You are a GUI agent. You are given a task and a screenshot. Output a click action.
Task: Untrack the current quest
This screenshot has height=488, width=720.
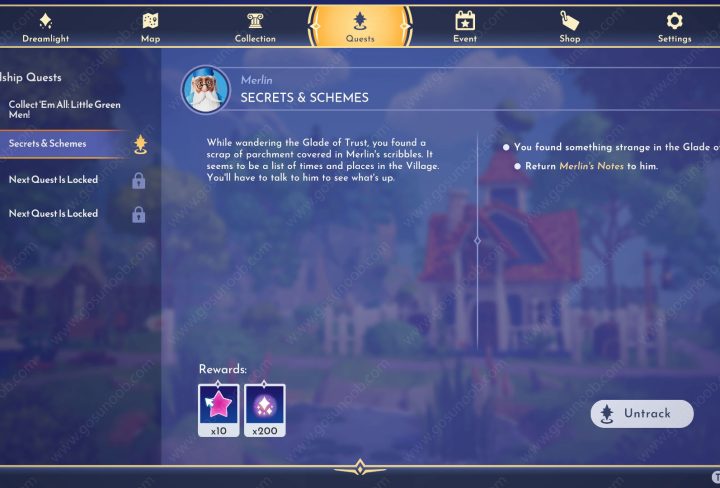coord(642,414)
